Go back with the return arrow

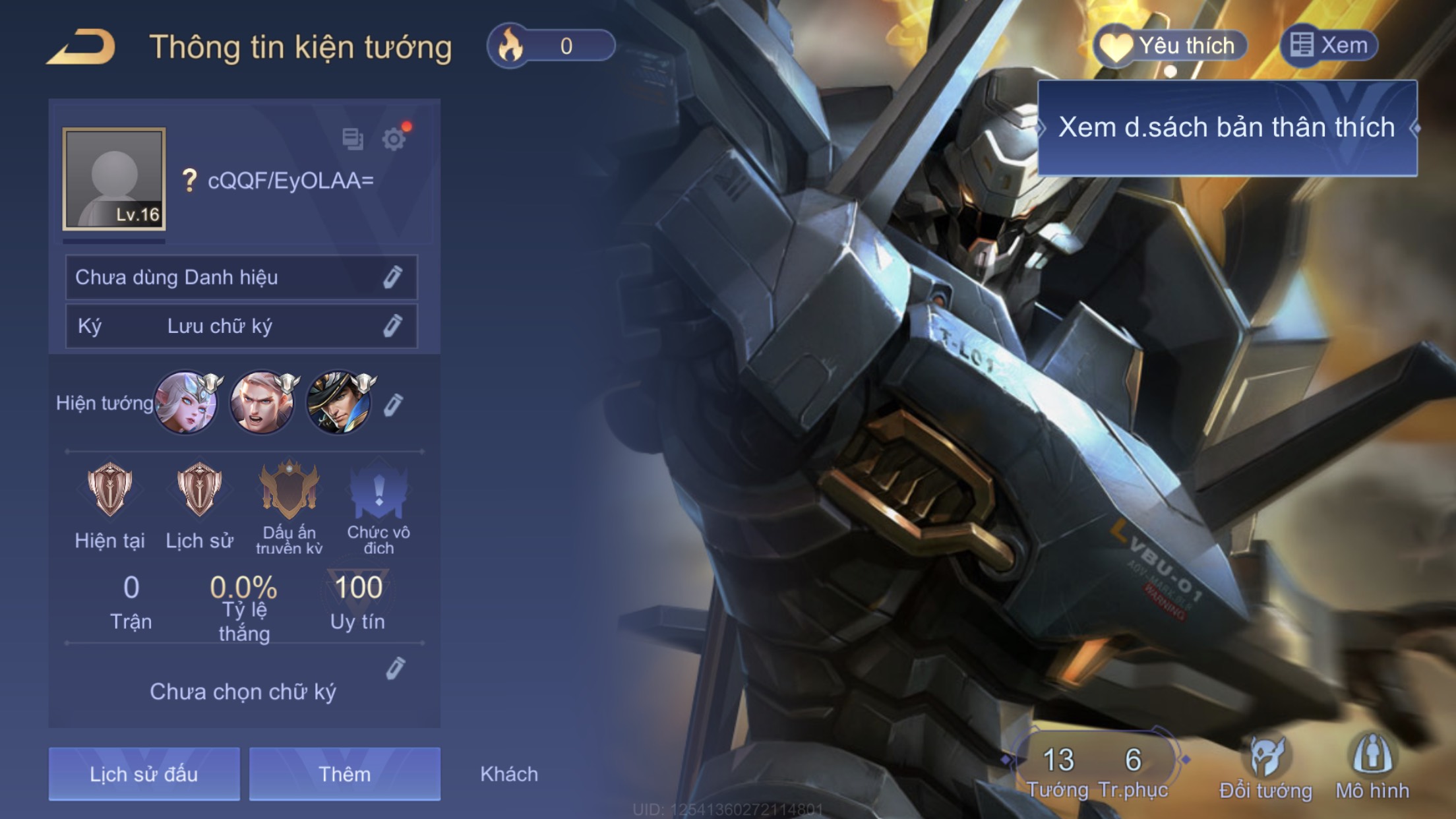[82, 47]
